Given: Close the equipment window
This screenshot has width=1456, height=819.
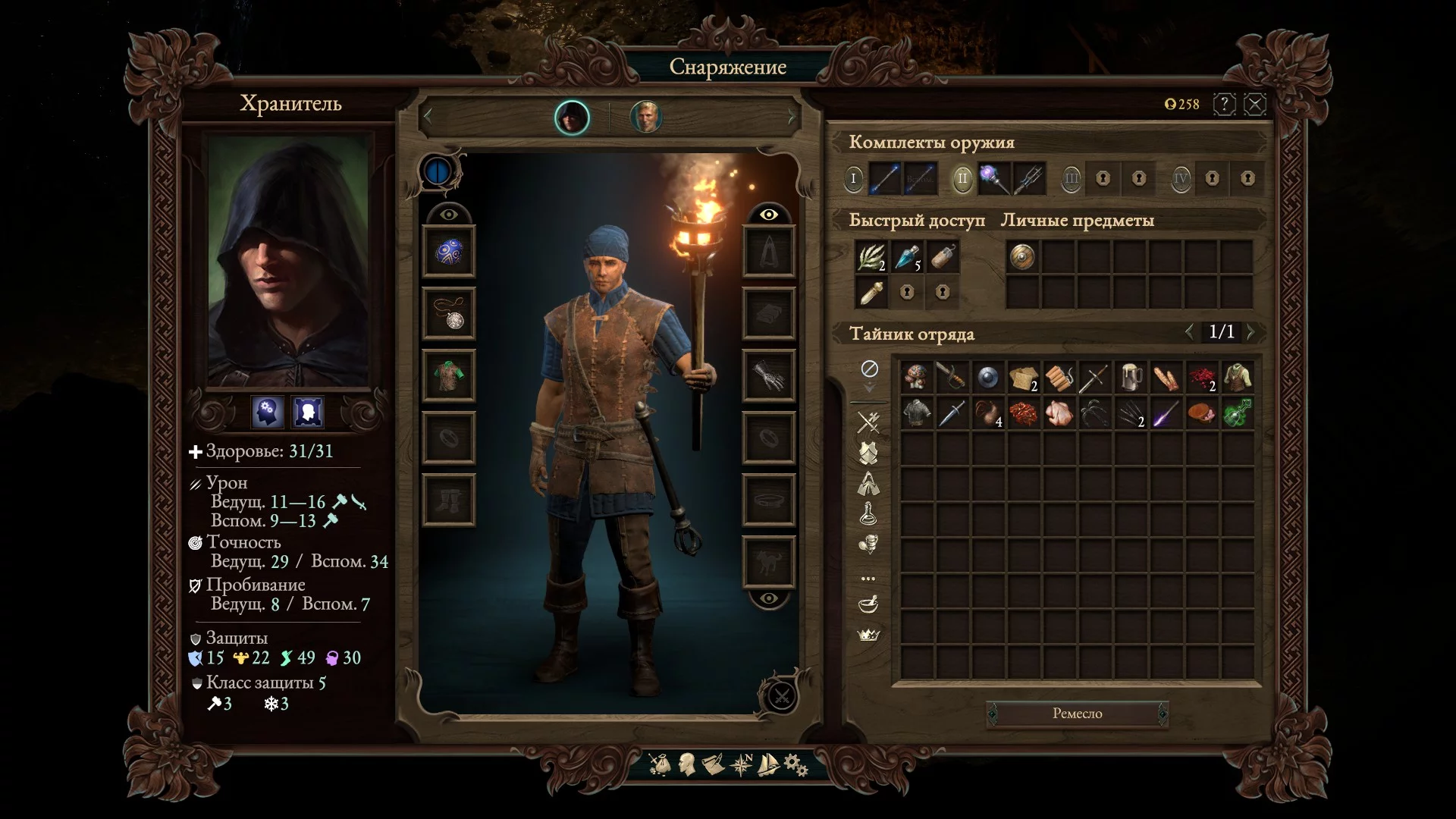Looking at the screenshot, I should tap(1255, 104).
